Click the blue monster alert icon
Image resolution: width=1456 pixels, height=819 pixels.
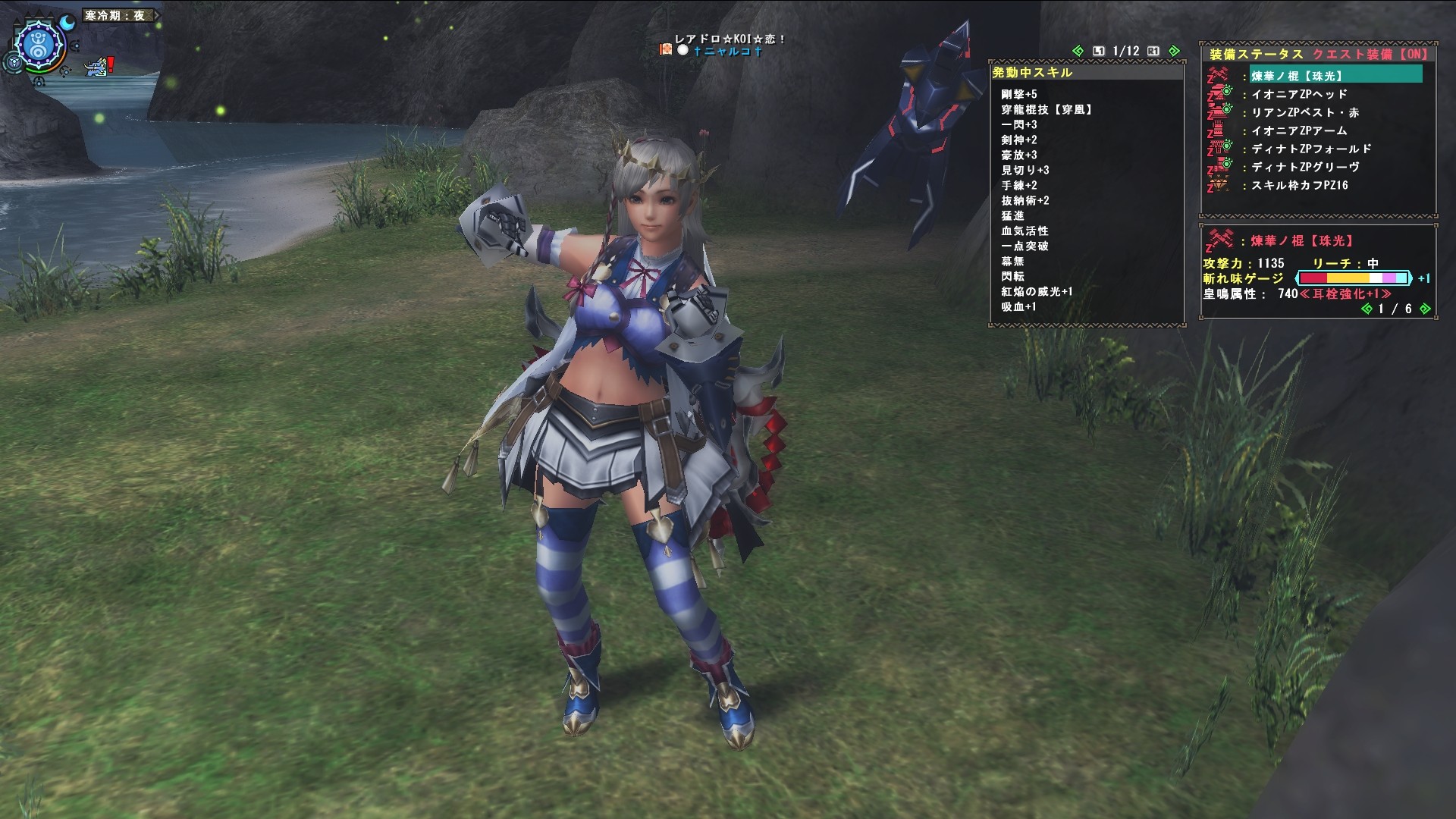[97, 68]
